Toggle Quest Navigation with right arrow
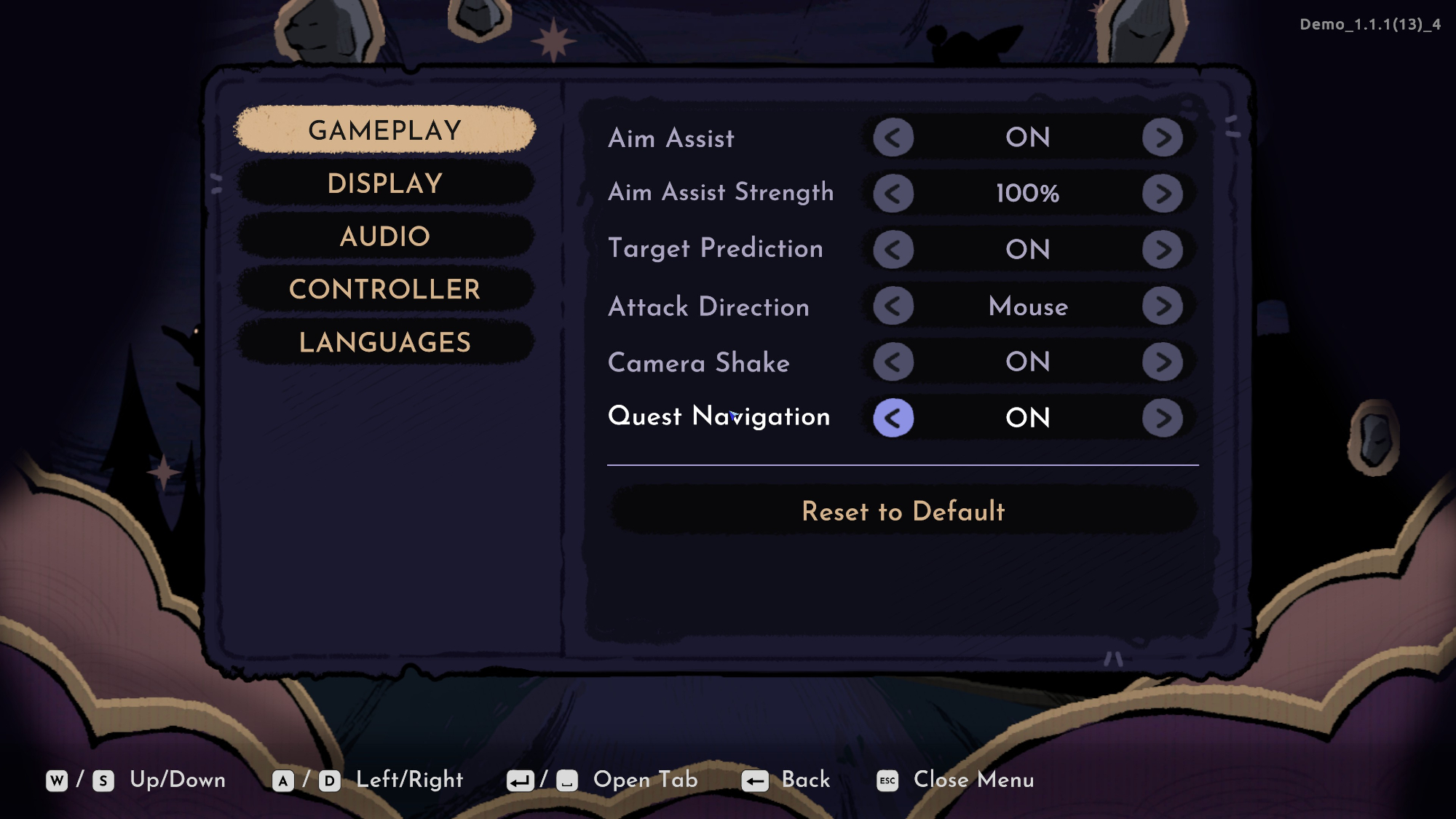 pos(1162,418)
